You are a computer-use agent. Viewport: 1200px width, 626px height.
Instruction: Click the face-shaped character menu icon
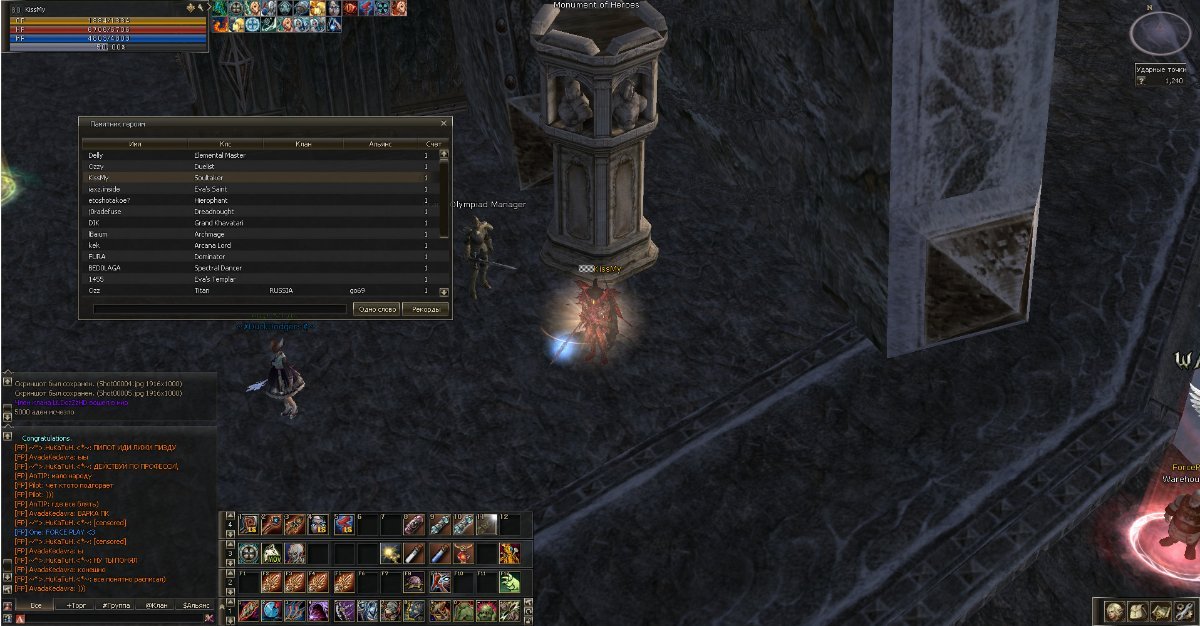1113,611
